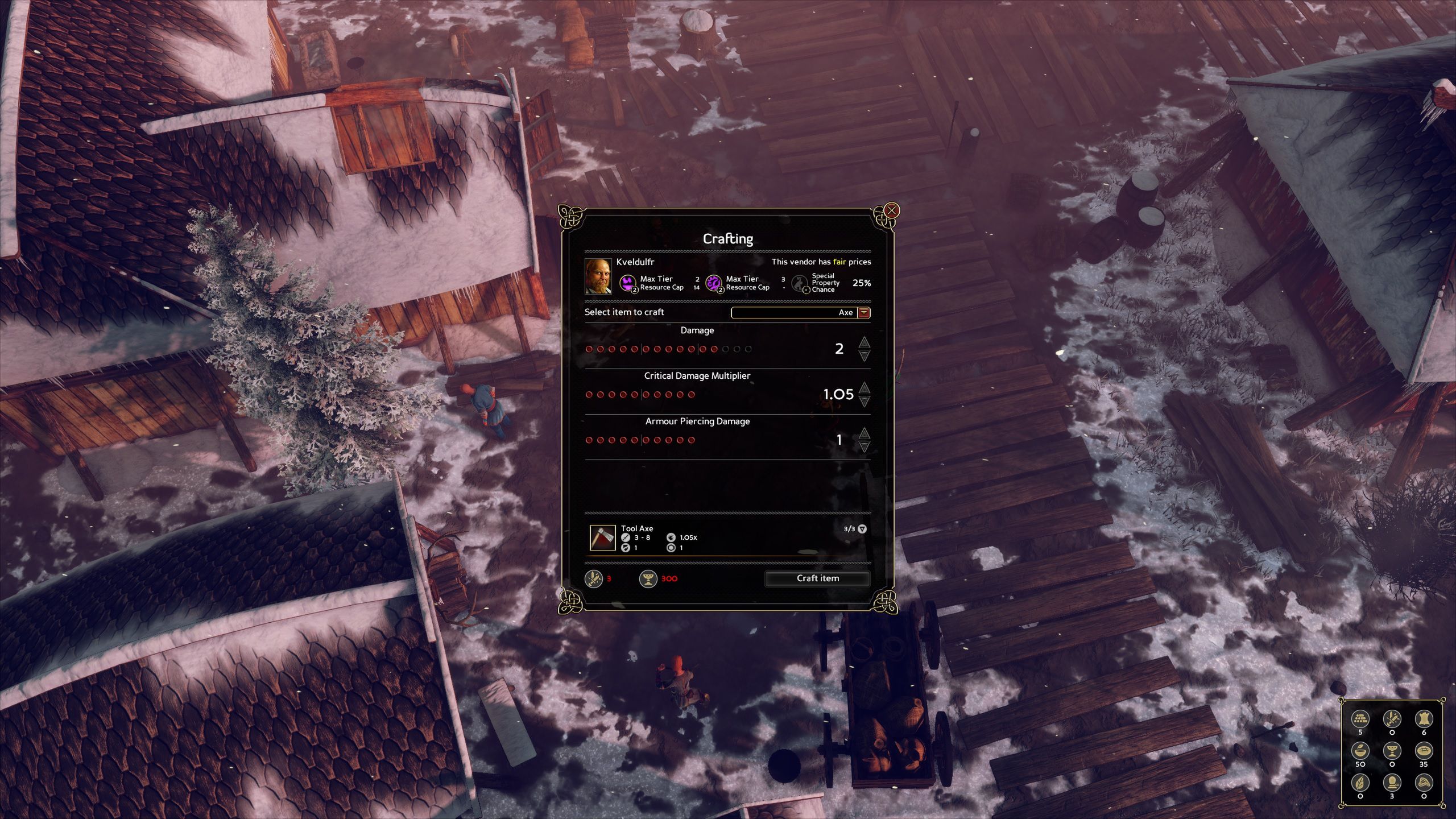
Task: Choose the herb bowl resource icon
Action: pos(1360,751)
